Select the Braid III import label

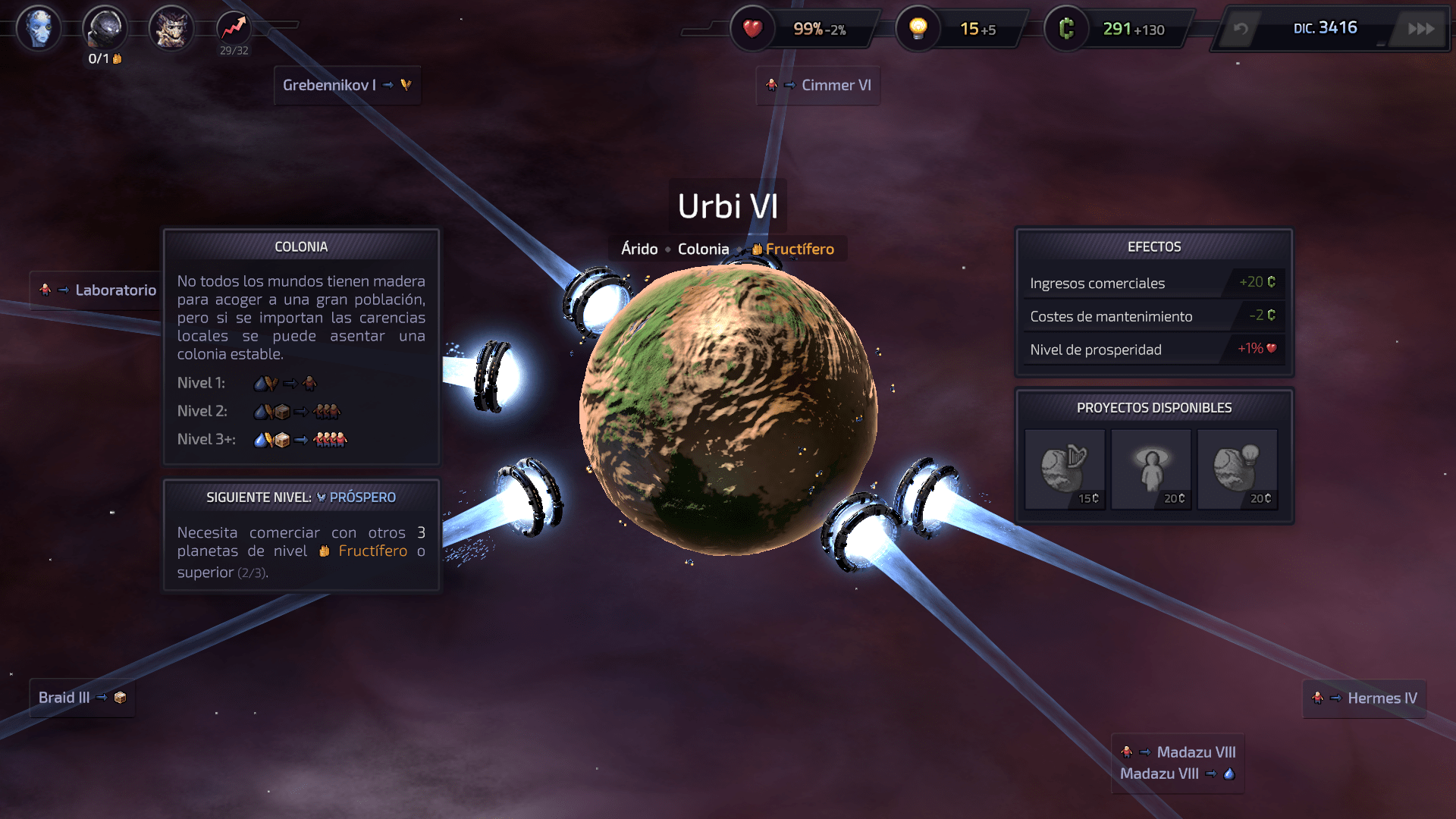tap(82, 698)
